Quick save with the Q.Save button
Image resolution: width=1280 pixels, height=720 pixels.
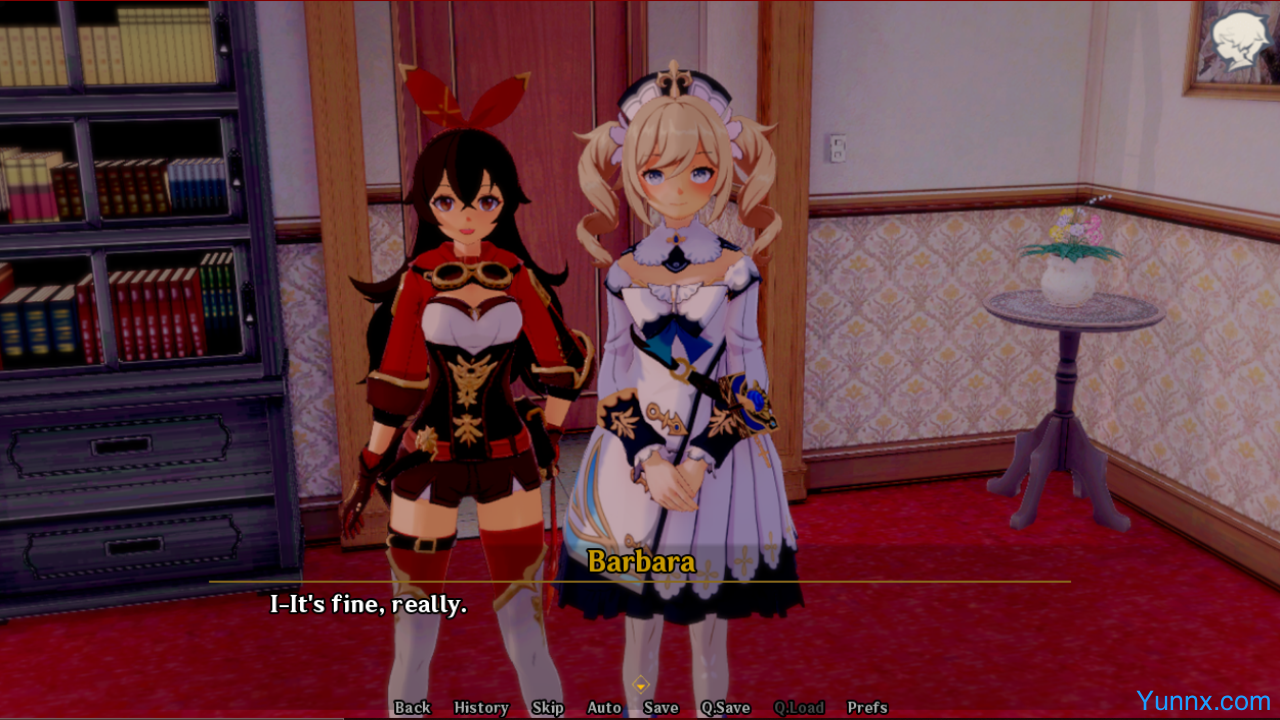(x=725, y=707)
